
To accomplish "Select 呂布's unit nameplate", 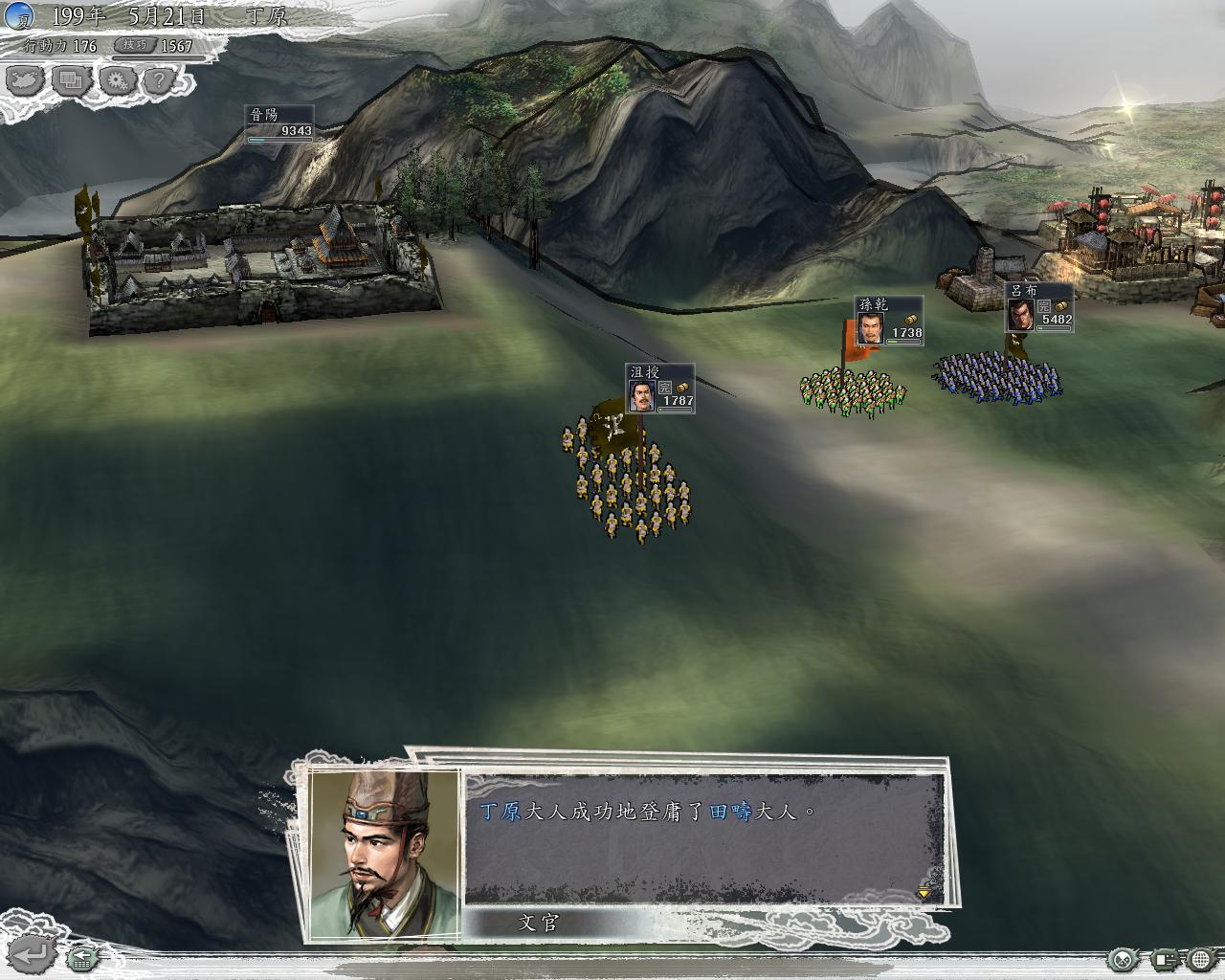I will (1039, 307).
